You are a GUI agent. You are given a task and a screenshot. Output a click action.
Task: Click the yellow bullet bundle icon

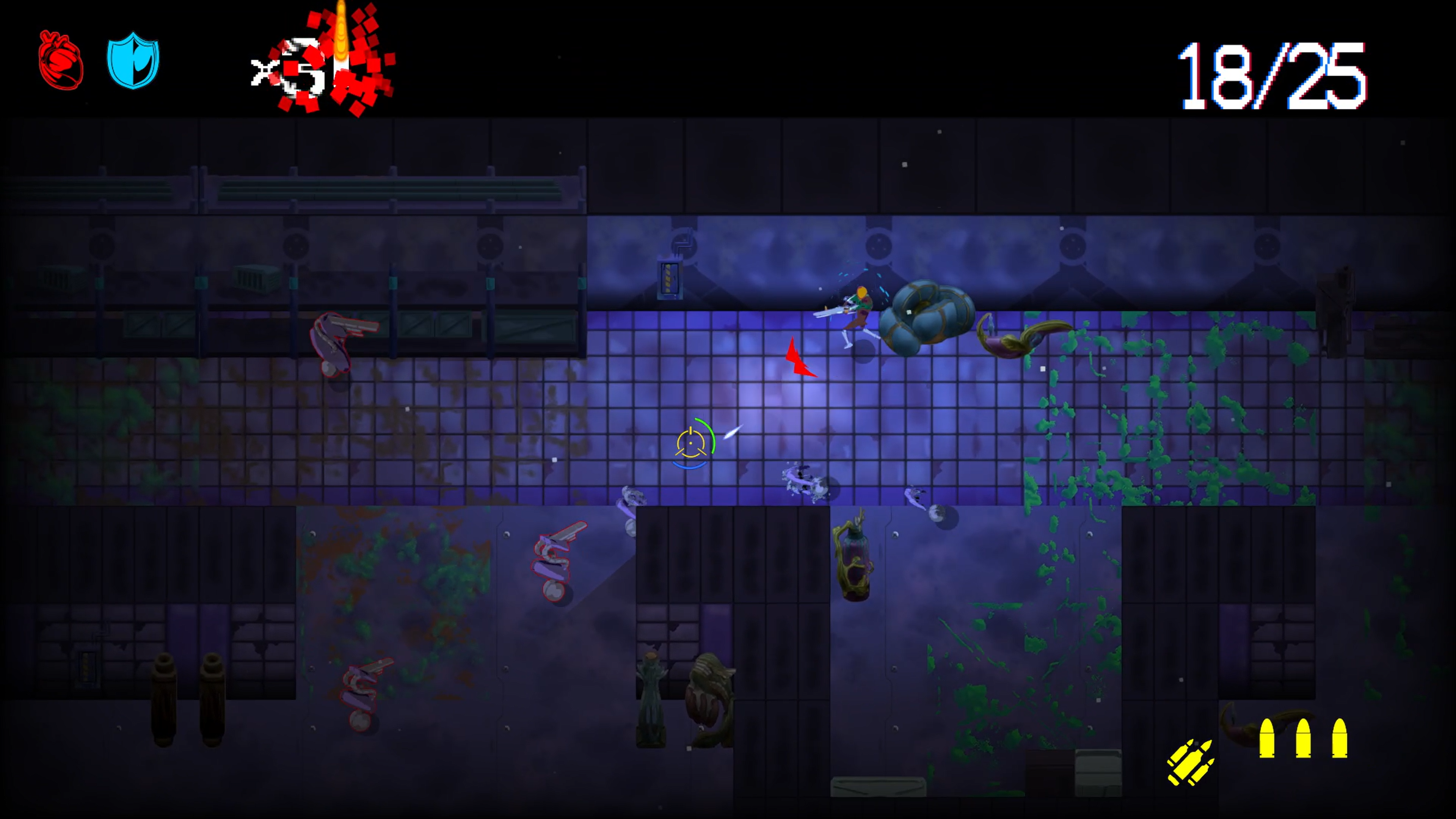1190,762
